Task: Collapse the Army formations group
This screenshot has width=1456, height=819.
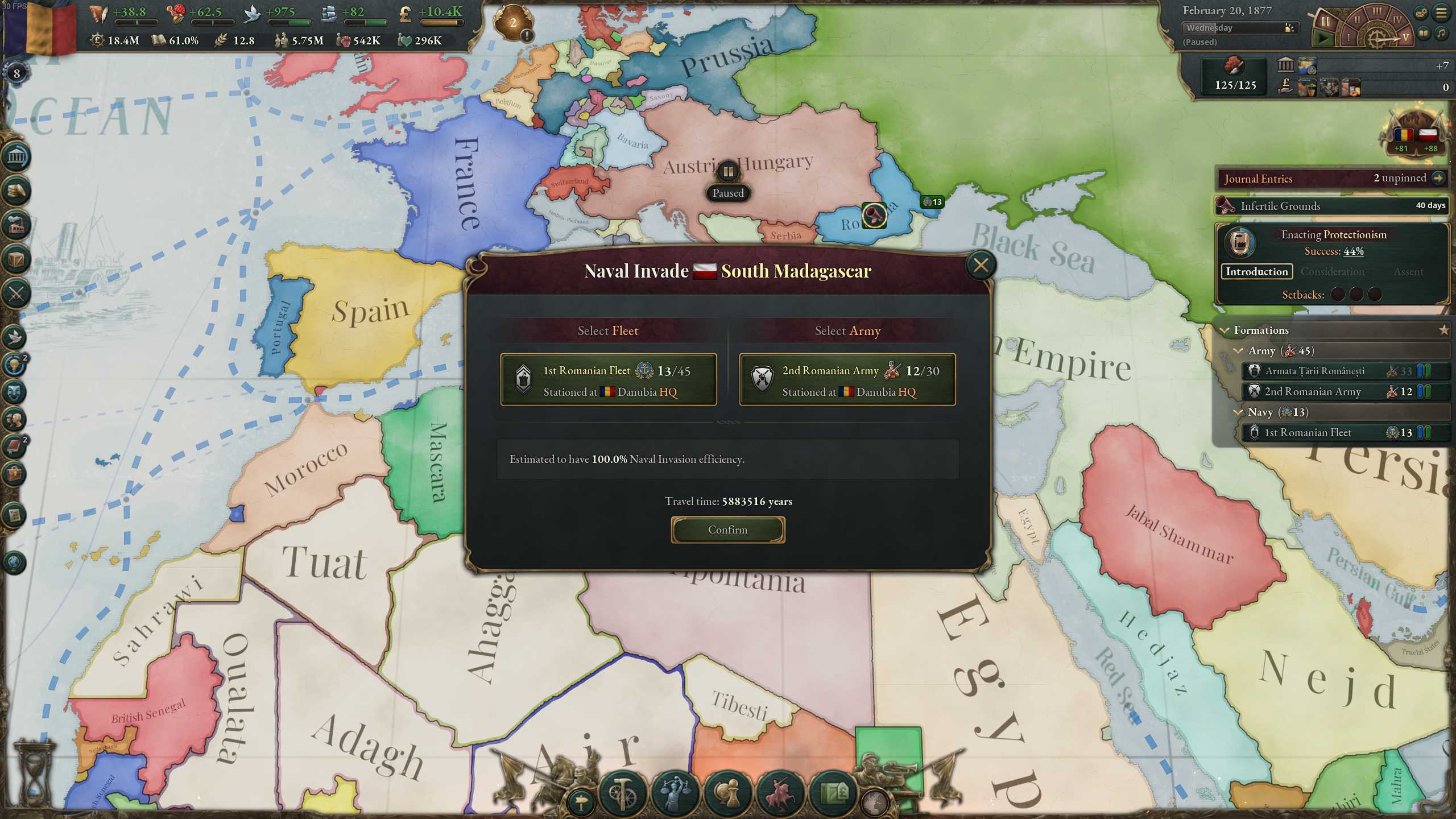Action: 1238,351
